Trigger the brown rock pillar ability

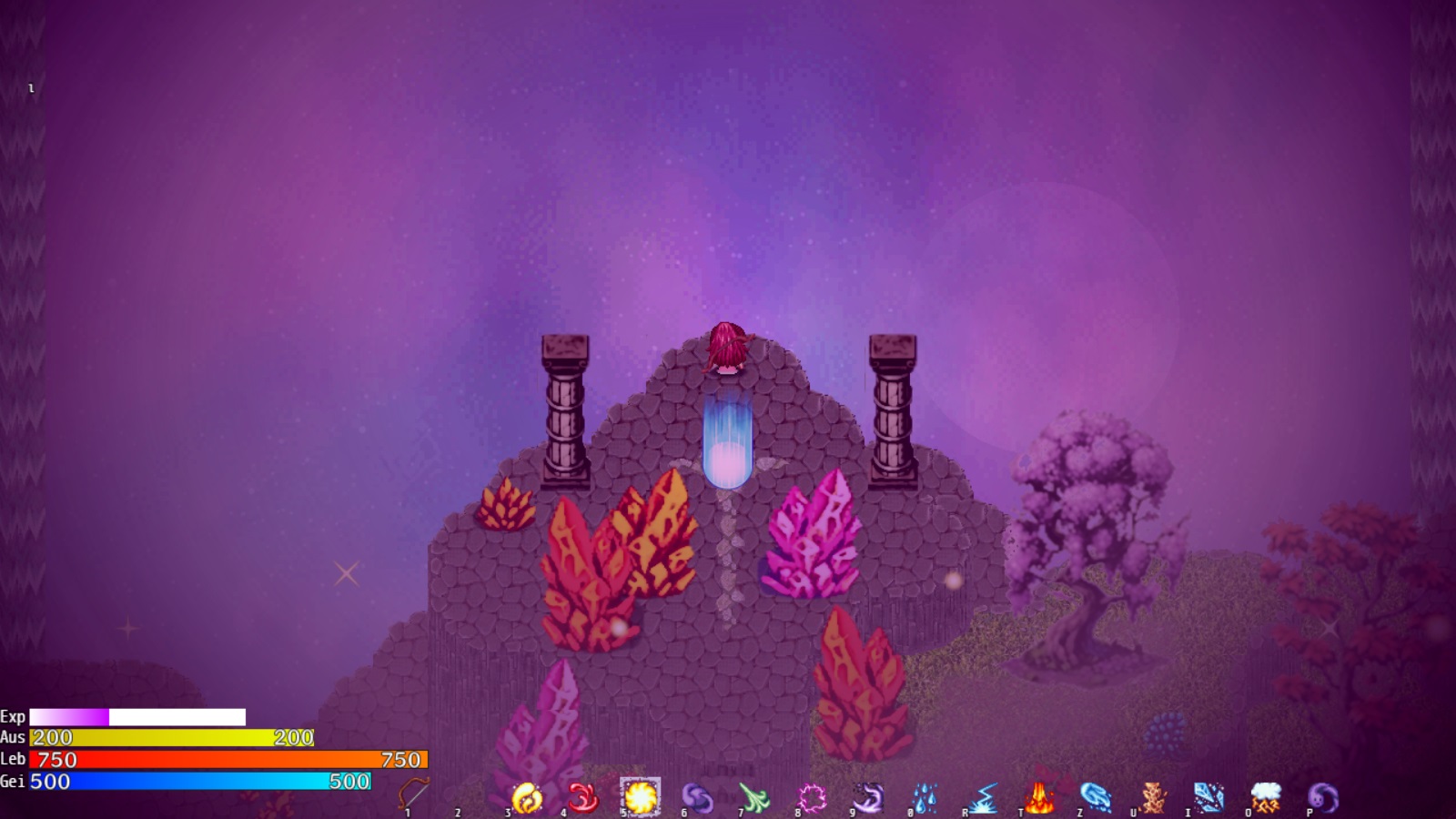[1153, 798]
